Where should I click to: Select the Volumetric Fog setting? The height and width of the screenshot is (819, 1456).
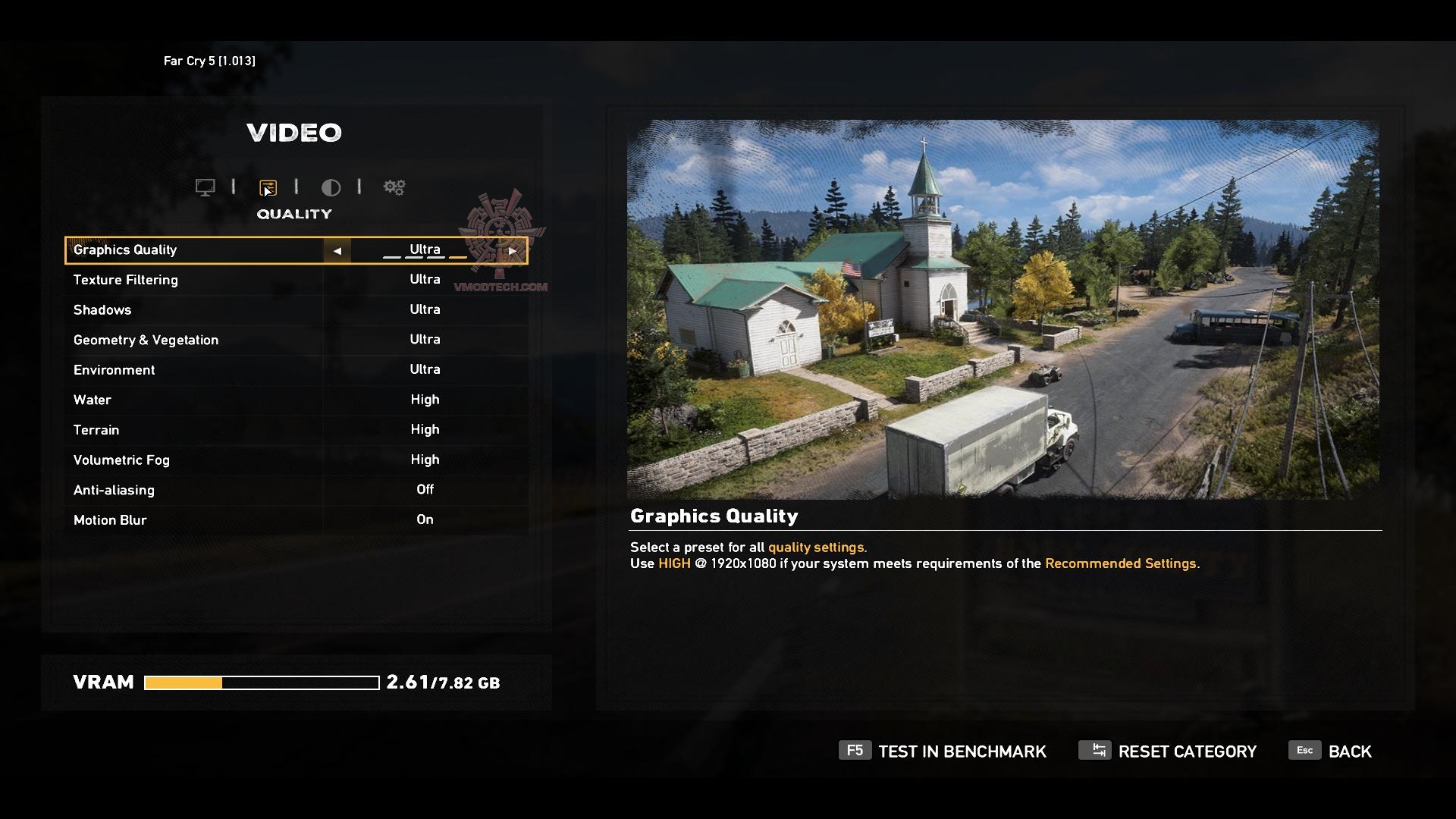[296, 460]
